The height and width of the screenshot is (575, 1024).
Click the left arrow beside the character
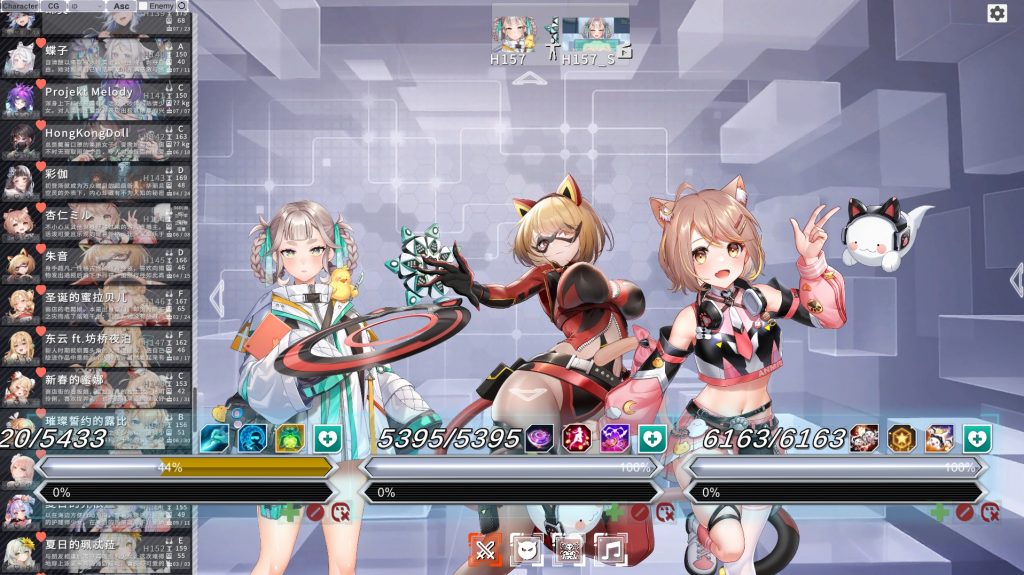[216, 297]
